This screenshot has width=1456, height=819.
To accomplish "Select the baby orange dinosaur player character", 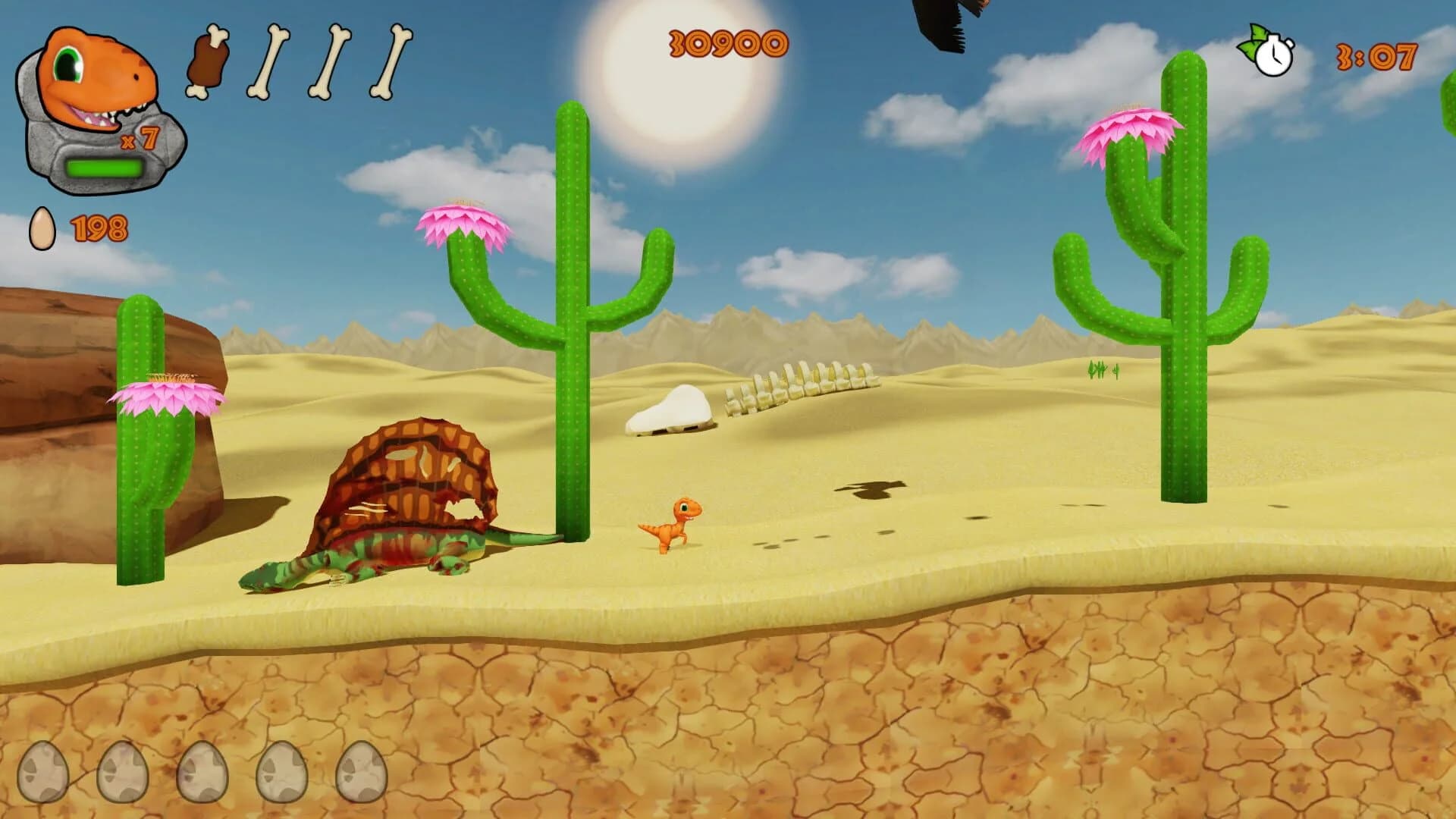I will click(671, 523).
